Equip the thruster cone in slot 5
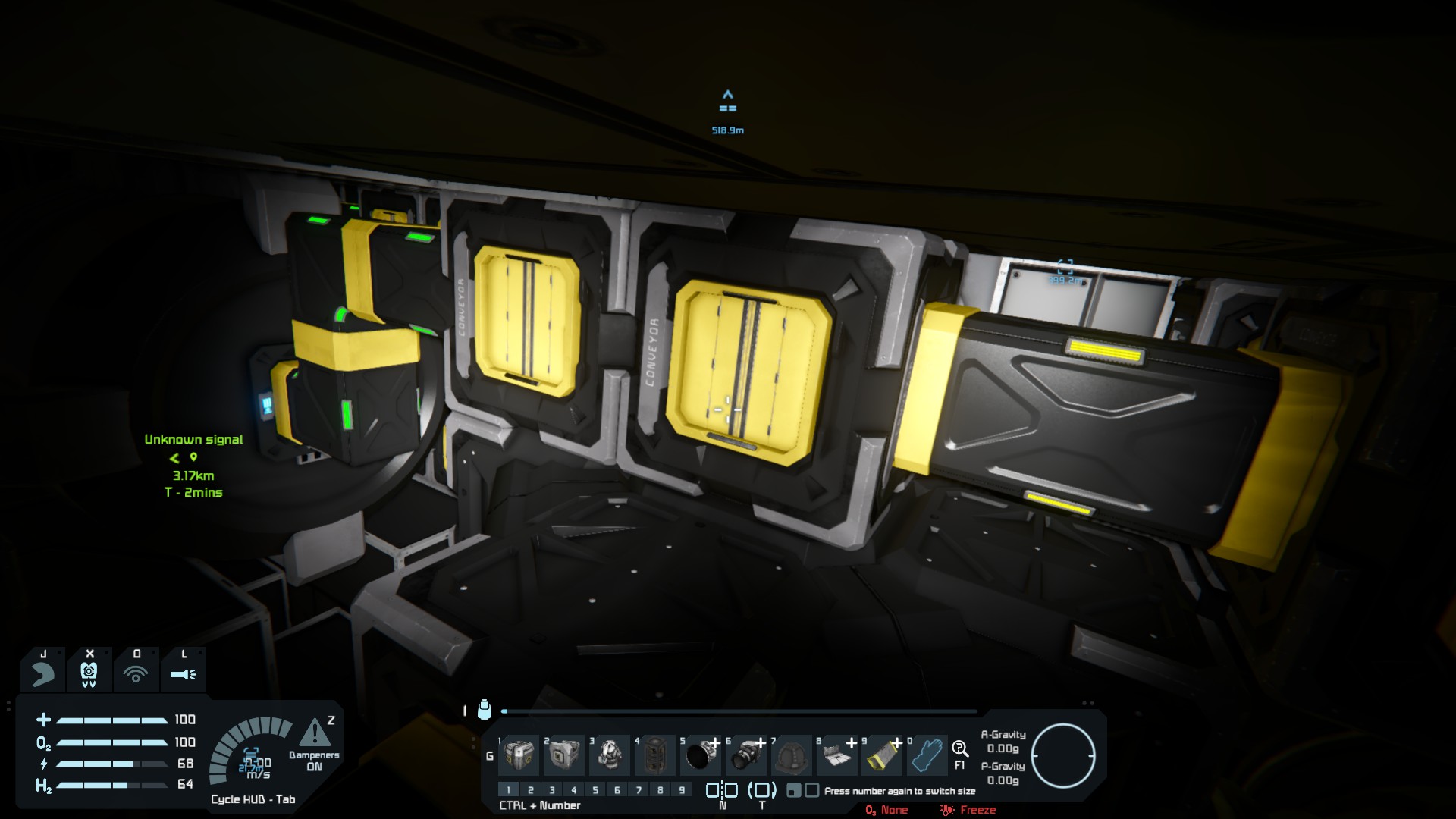The width and height of the screenshot is (1456, 819). click(x=701, y=755)
